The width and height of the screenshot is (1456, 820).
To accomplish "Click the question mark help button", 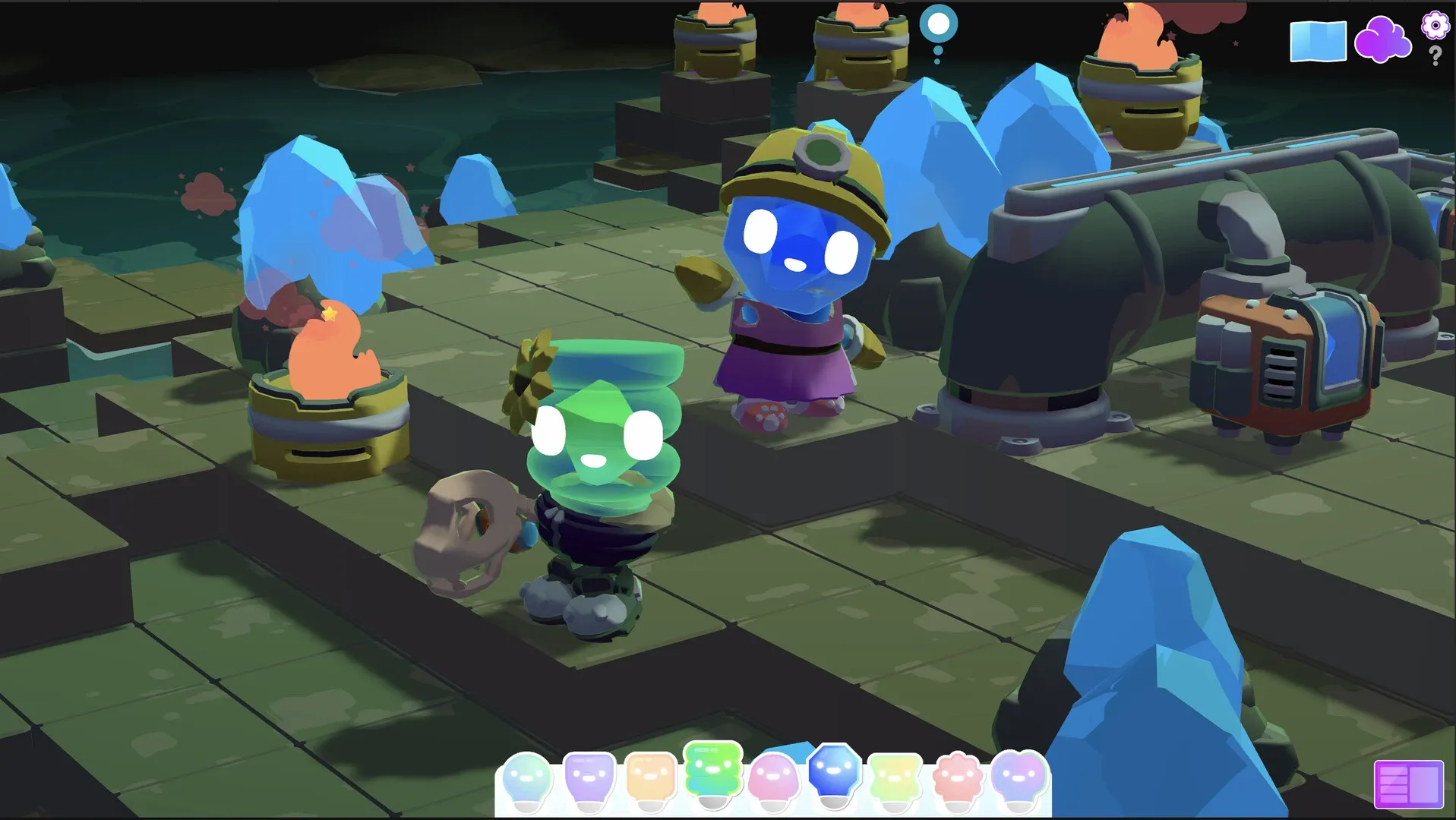I will click(x=1435, y=55).
